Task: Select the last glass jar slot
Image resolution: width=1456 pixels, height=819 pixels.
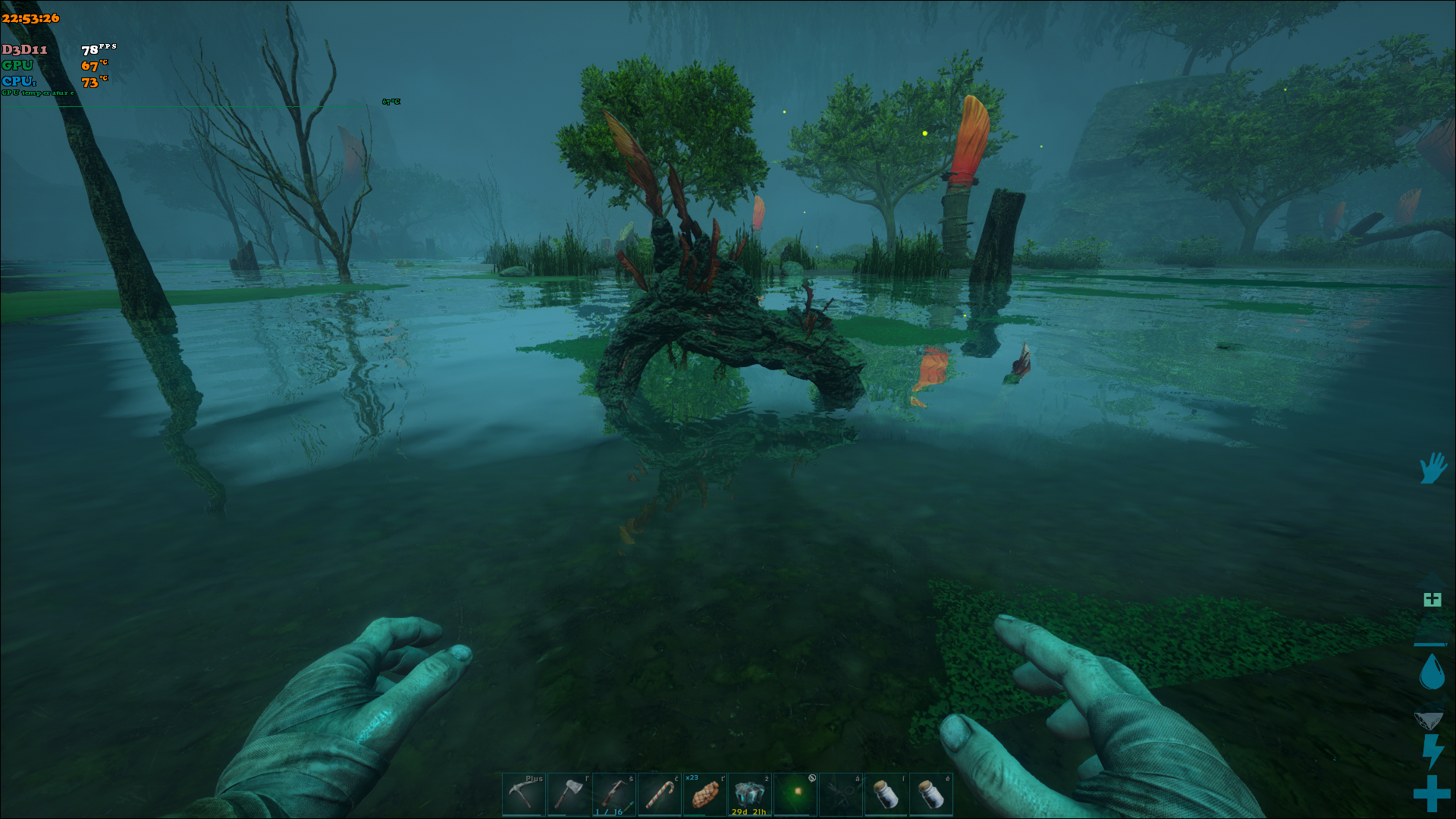Action: pyautogui.click(x=931, y=794)
